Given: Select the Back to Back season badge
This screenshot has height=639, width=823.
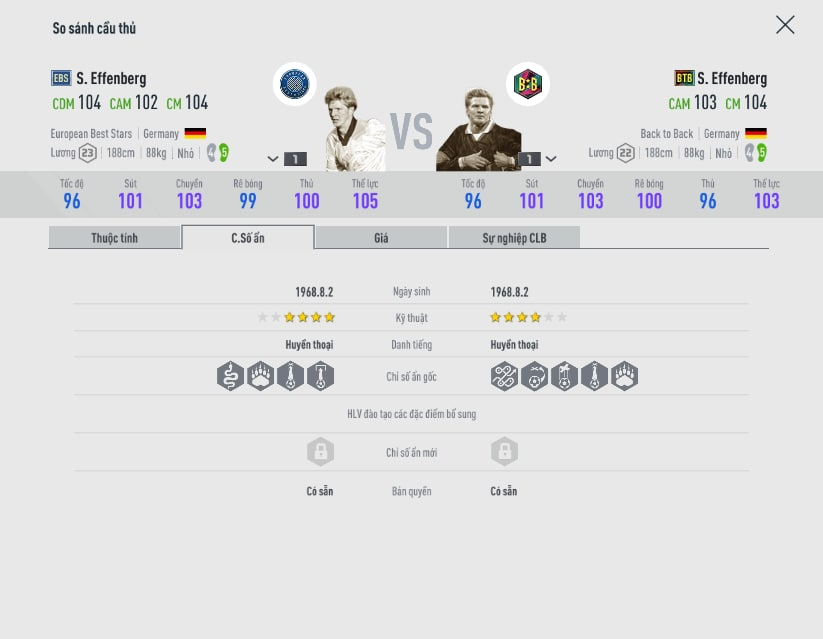Looking at the screenshot, I should click(527, 84).
